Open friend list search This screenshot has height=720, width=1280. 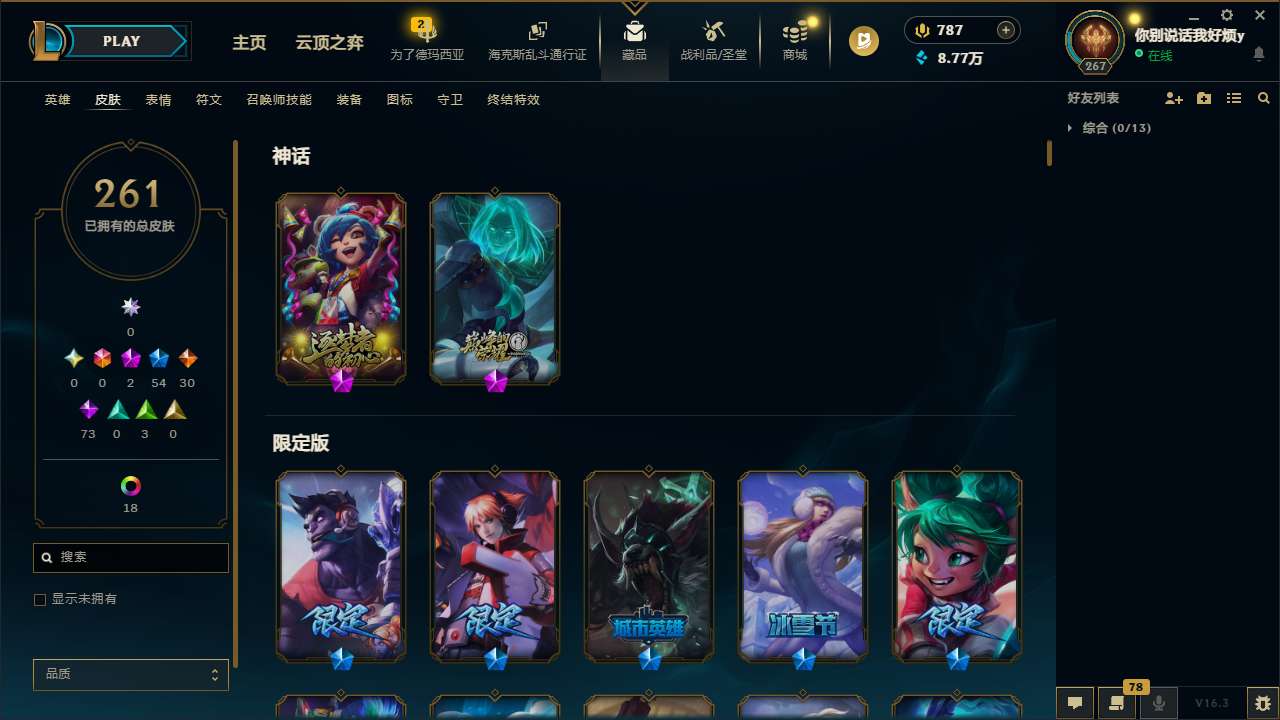(1264, 98)
